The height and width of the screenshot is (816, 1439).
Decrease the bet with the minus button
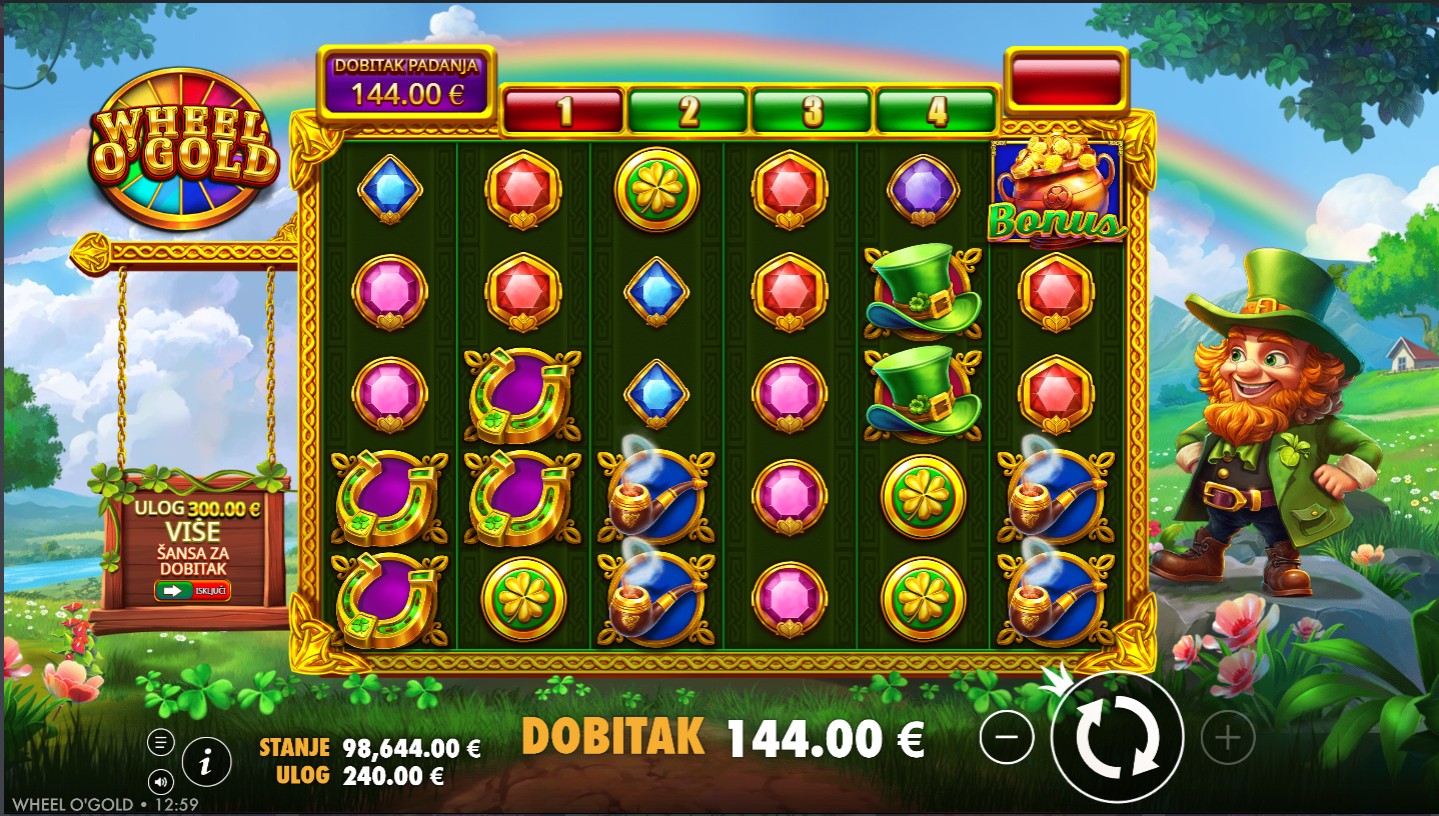1007,738
